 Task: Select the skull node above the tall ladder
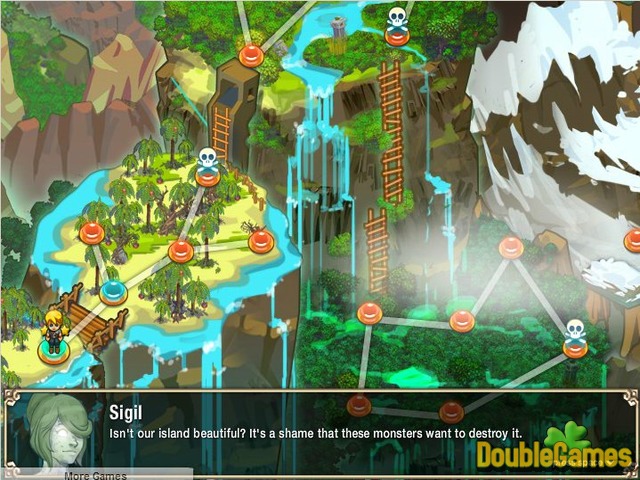(x=397, y=34)
